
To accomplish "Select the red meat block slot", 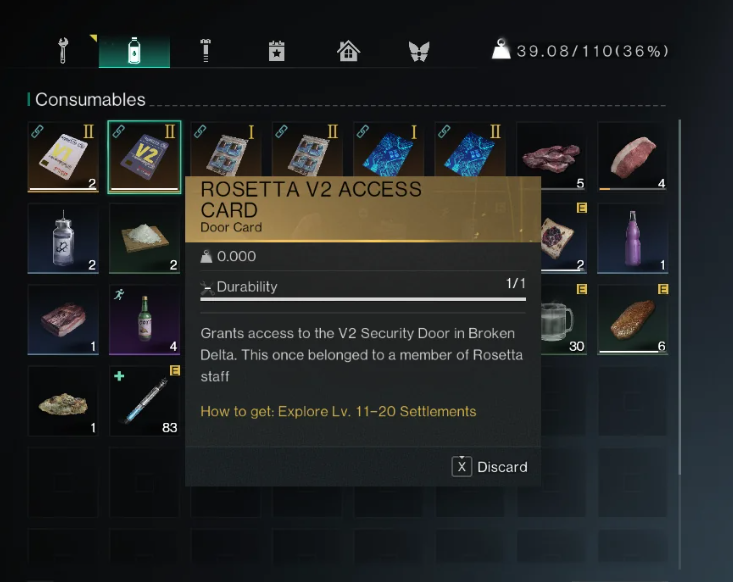I will click(63, 320).
